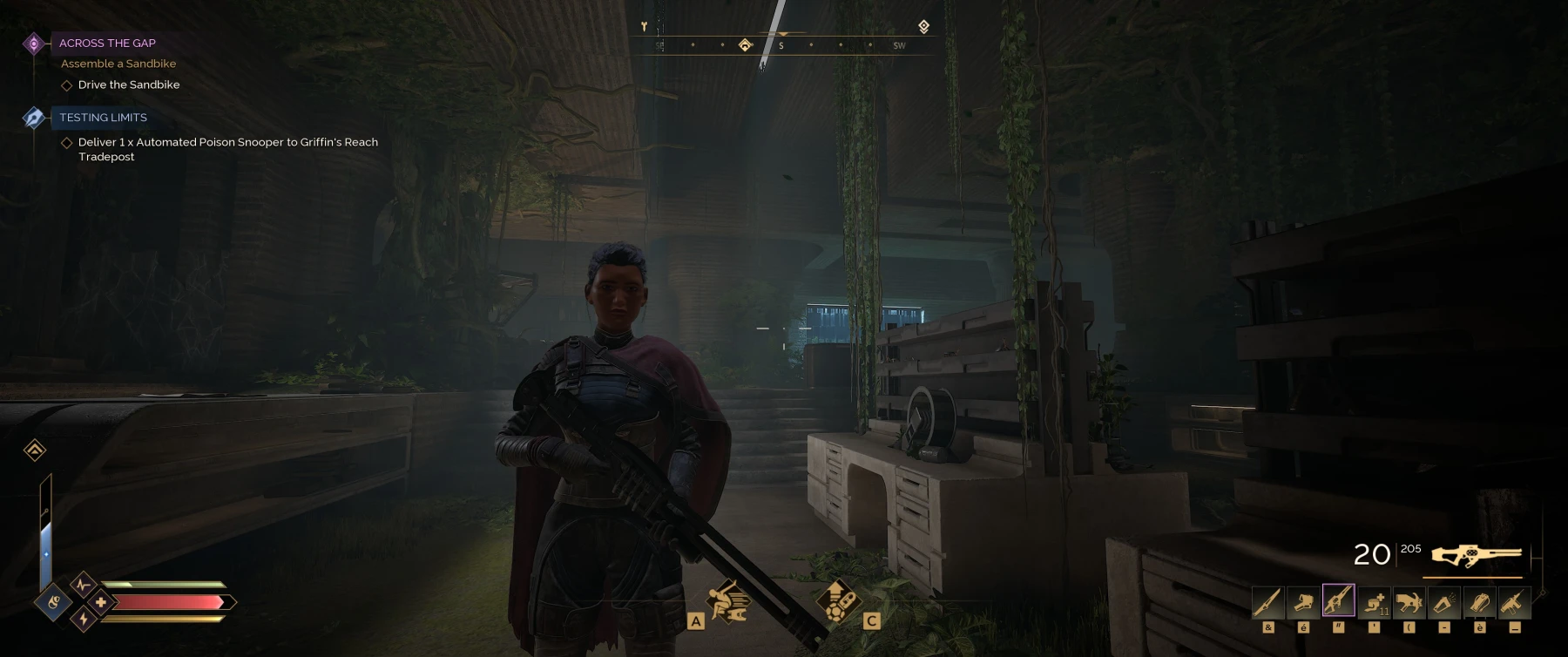
Task: Click the stacked diamond marker above the compass
Action: 923,27
